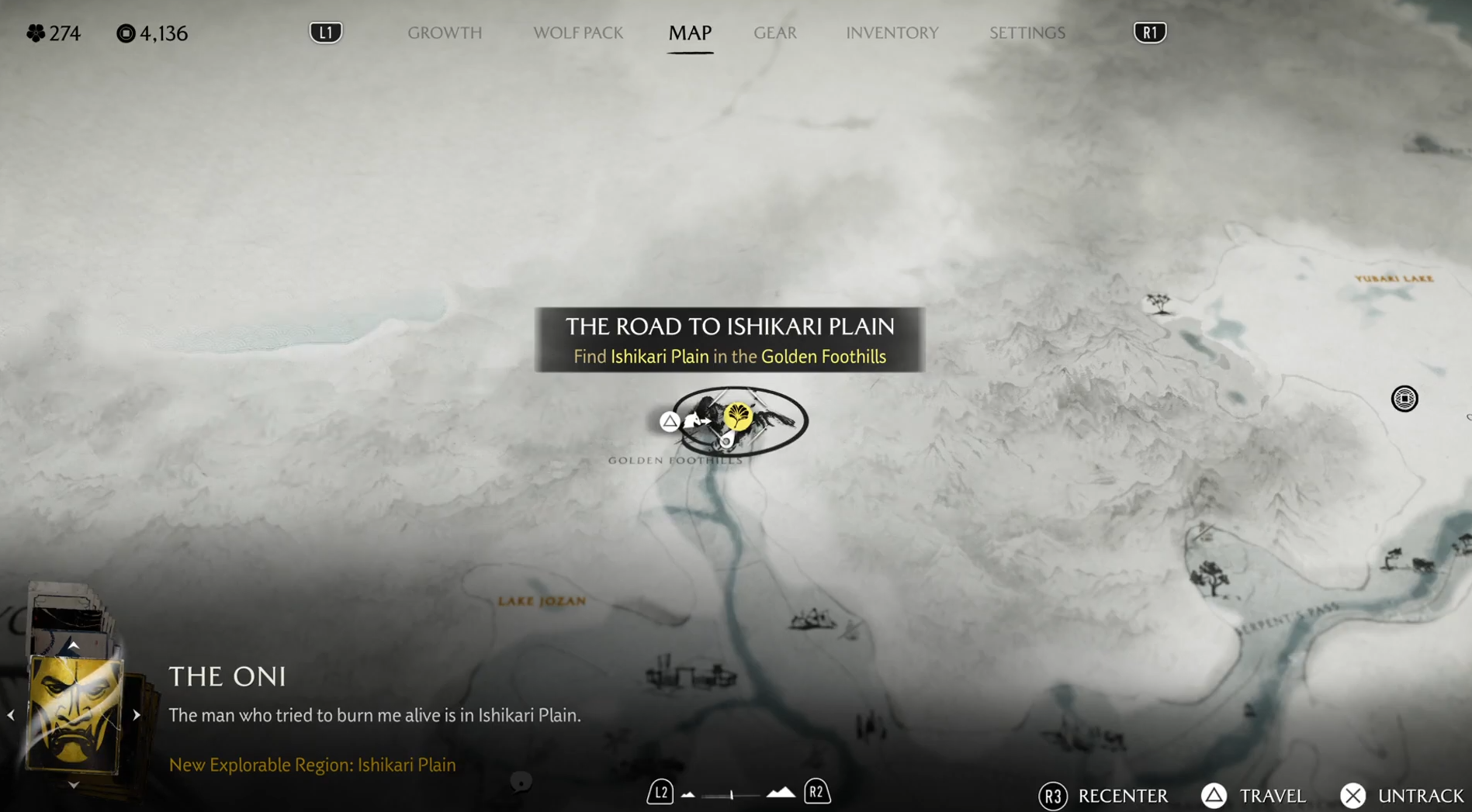Open the Inventory tab

tap(892, 33)
